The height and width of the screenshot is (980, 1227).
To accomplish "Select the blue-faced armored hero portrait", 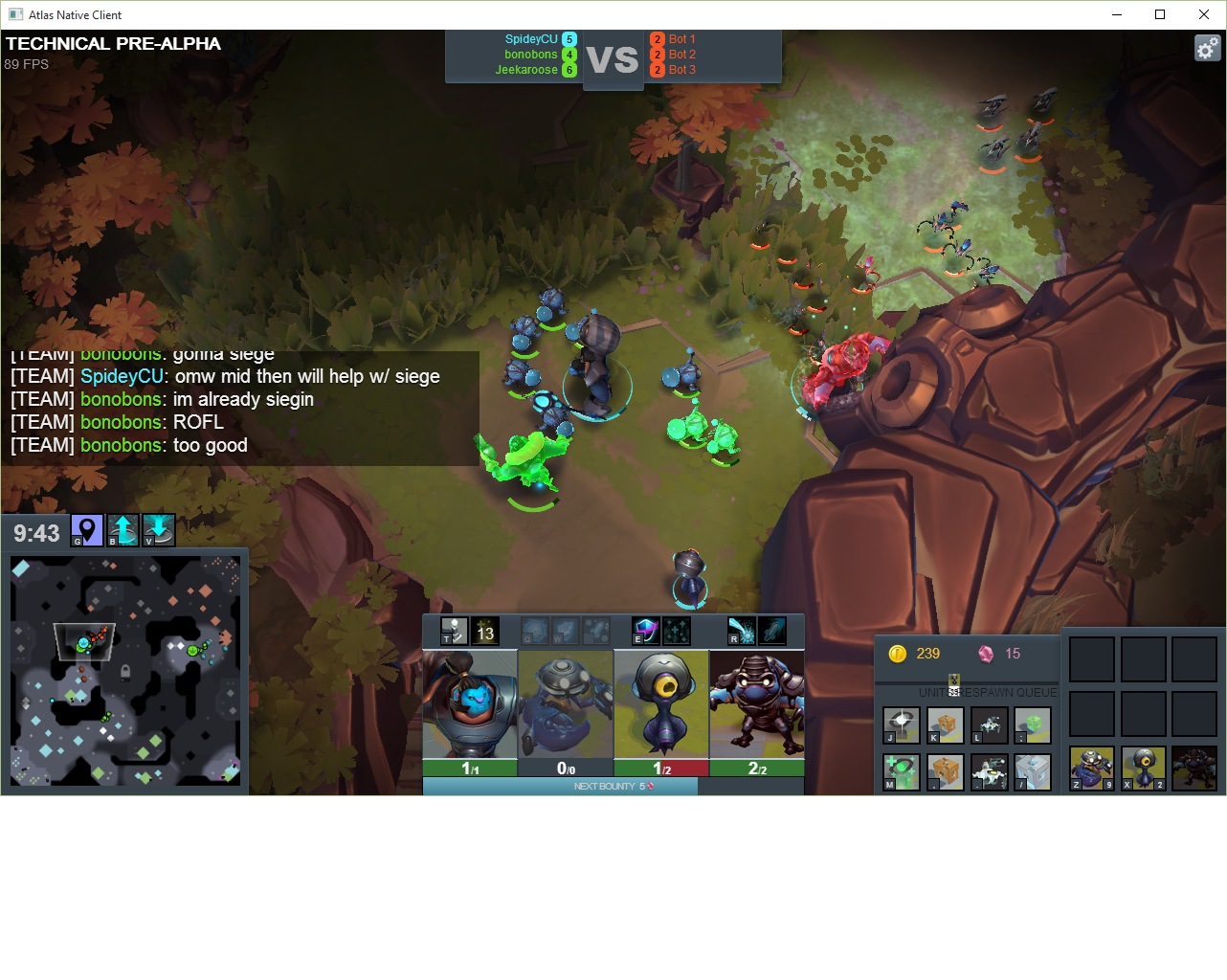I will coord(470,704).
